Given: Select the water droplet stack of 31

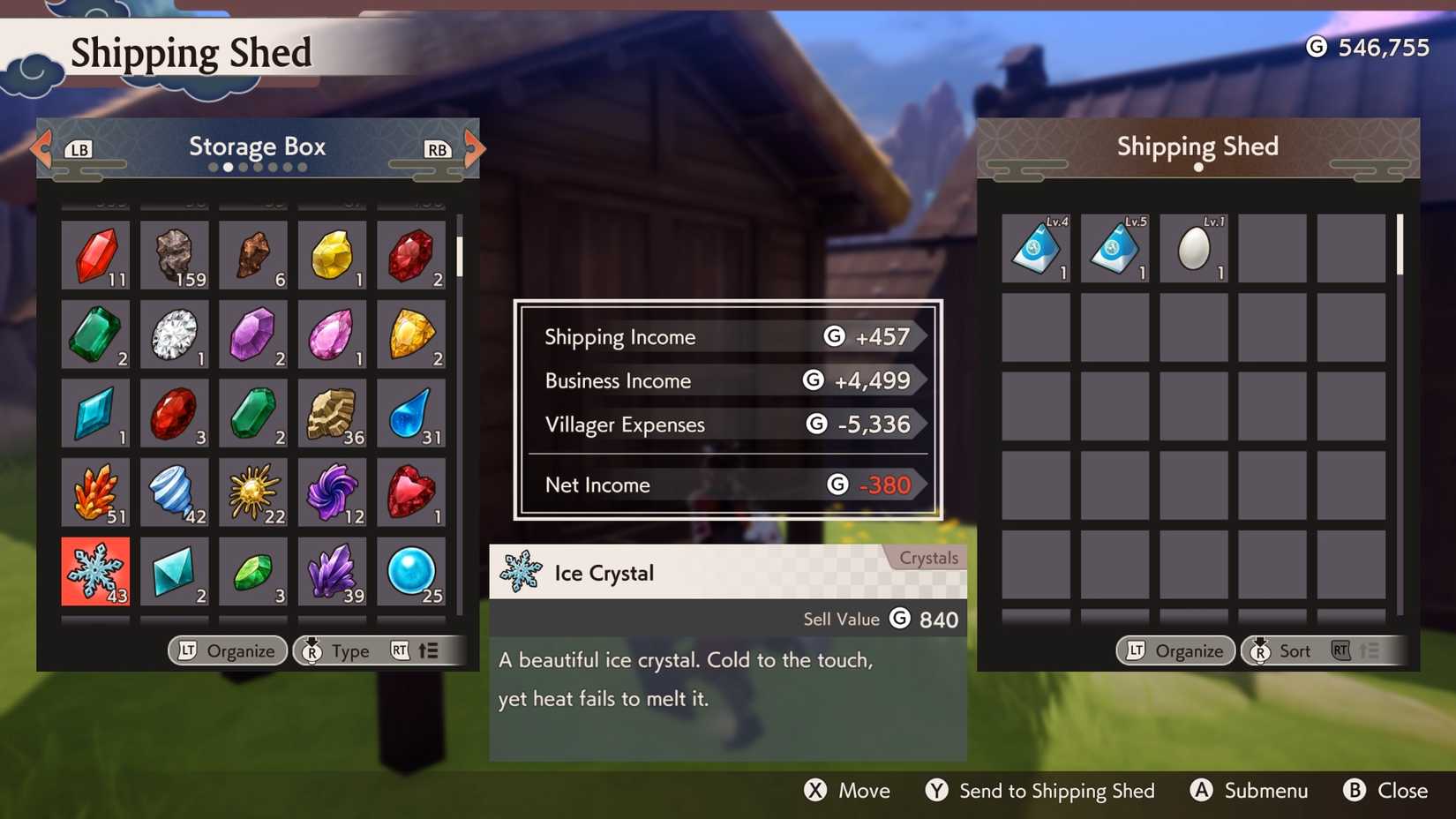Looking at the screenshot, I should coord(412,415).
